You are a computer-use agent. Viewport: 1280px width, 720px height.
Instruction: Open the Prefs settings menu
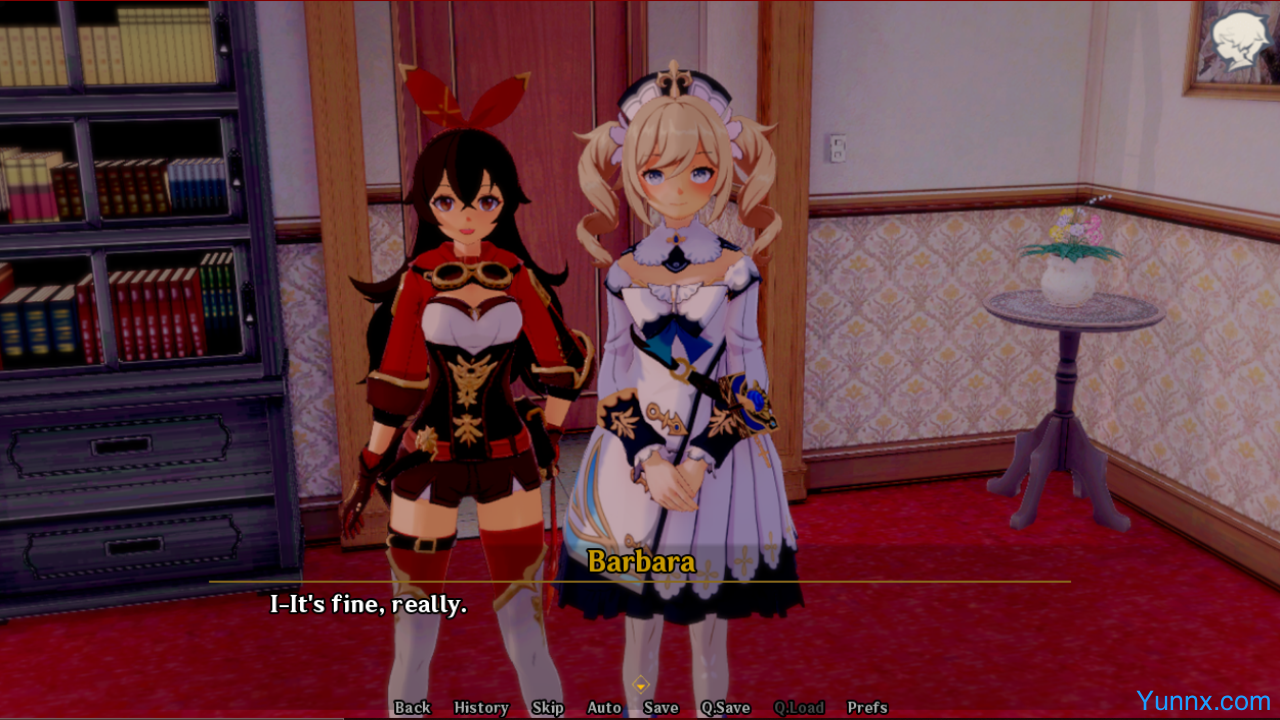(867, 707)
